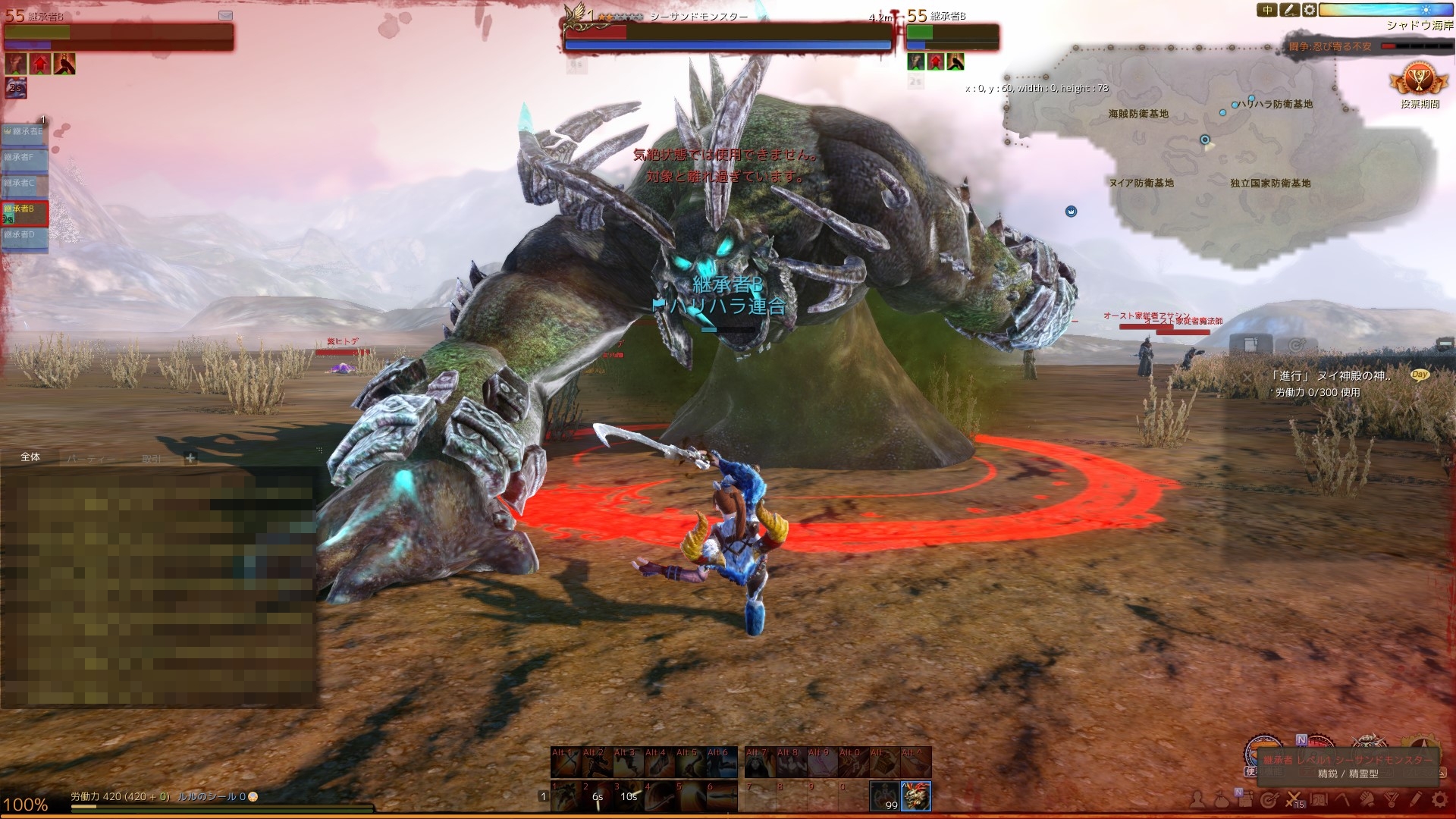The height and width of the screenshot is (819, 1456).
Task: Open the bag inventory icon
Action: [1219, 799]
